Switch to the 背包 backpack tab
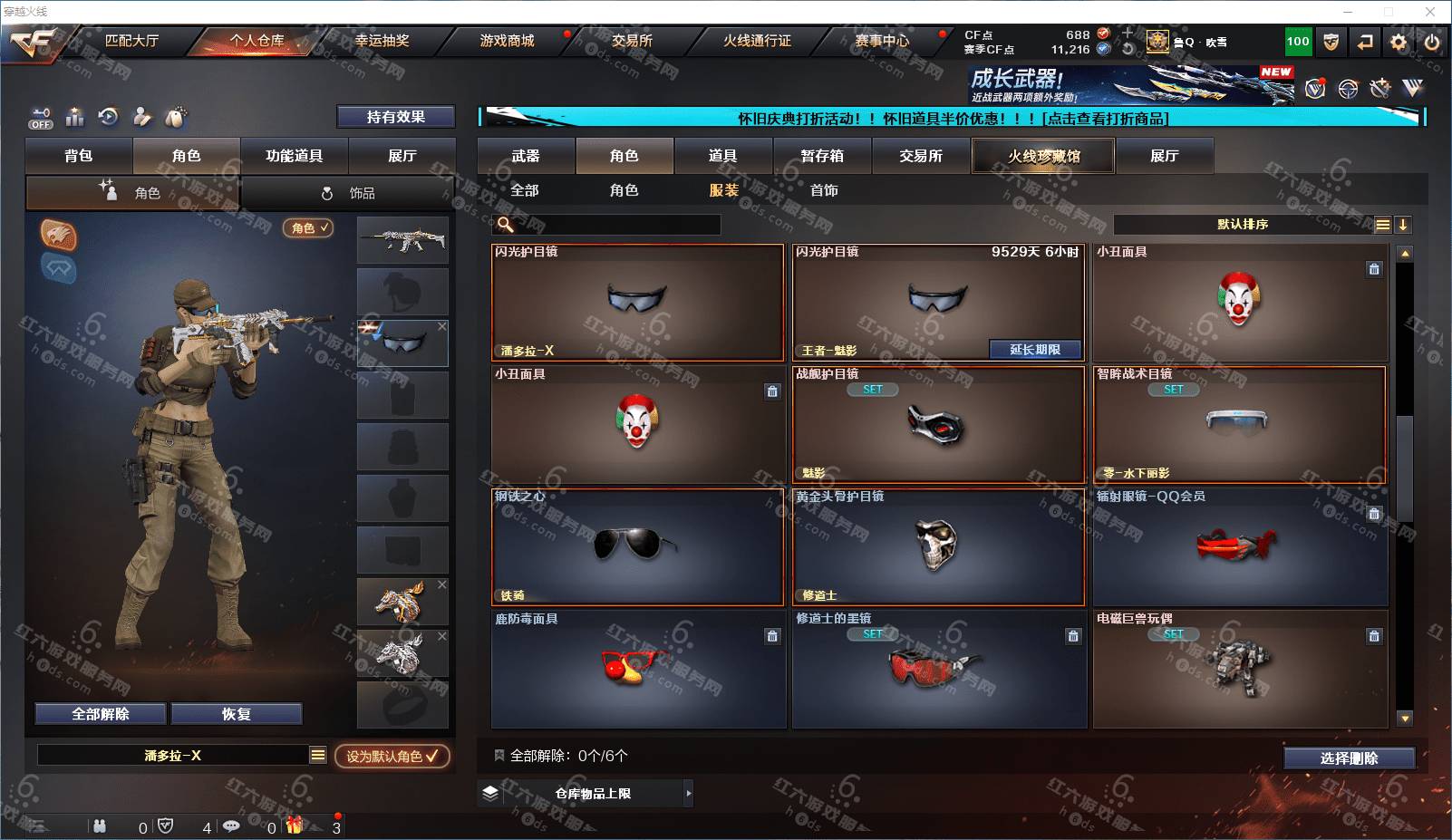Image resolution: width=1452 pixels, height=840 pixels. pyautogui.click(x=79, y=156)
